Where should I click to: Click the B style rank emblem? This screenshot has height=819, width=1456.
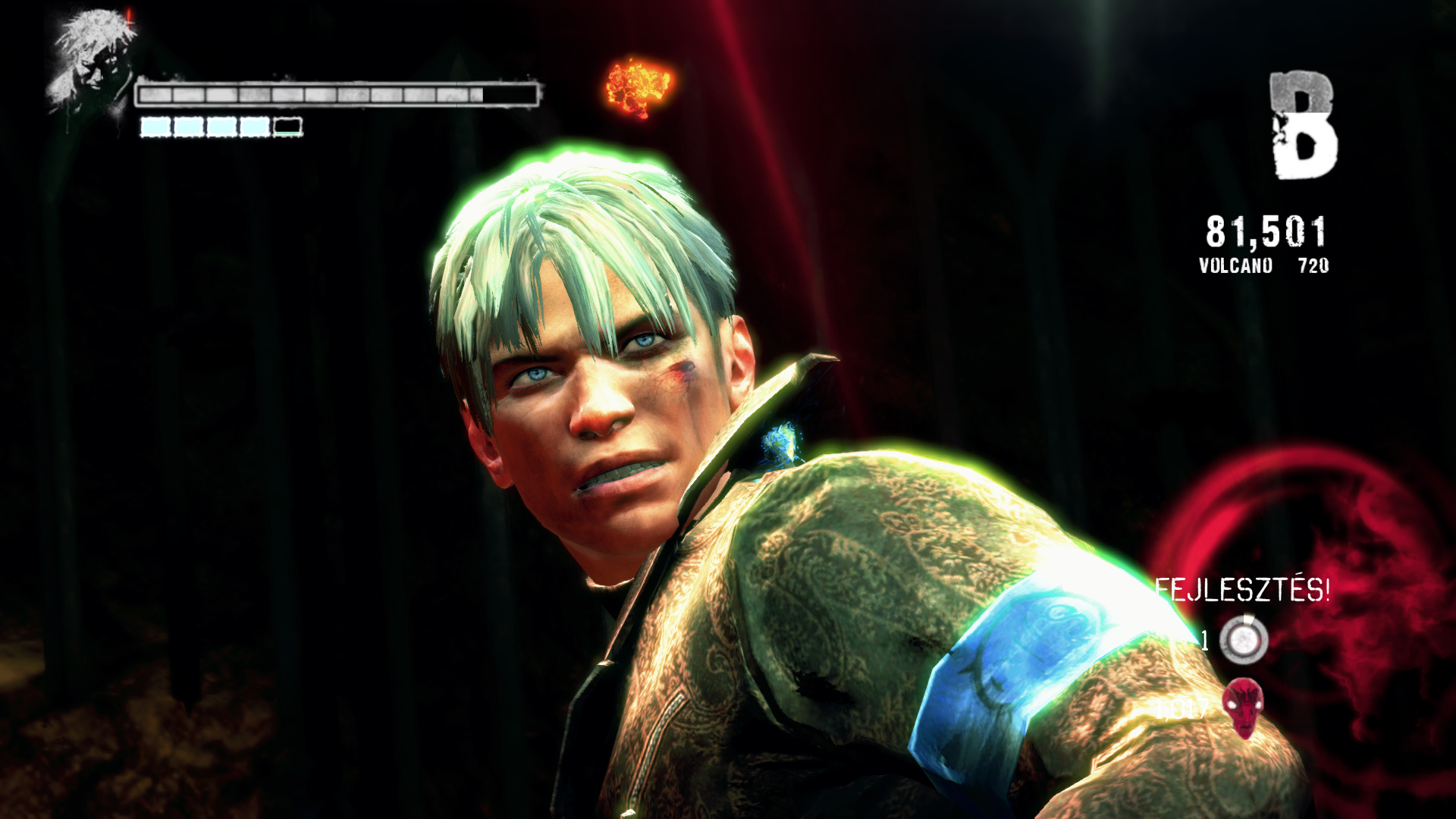click(1302, 126)
